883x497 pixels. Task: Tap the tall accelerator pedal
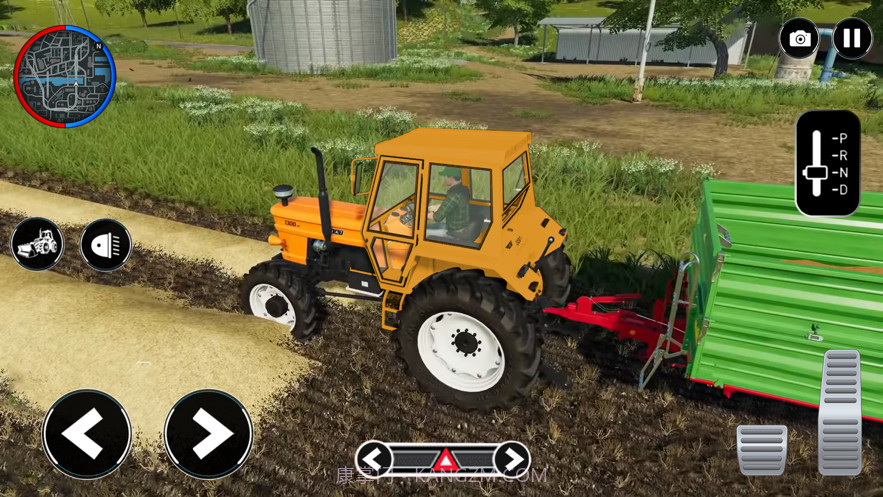[841, 410]
